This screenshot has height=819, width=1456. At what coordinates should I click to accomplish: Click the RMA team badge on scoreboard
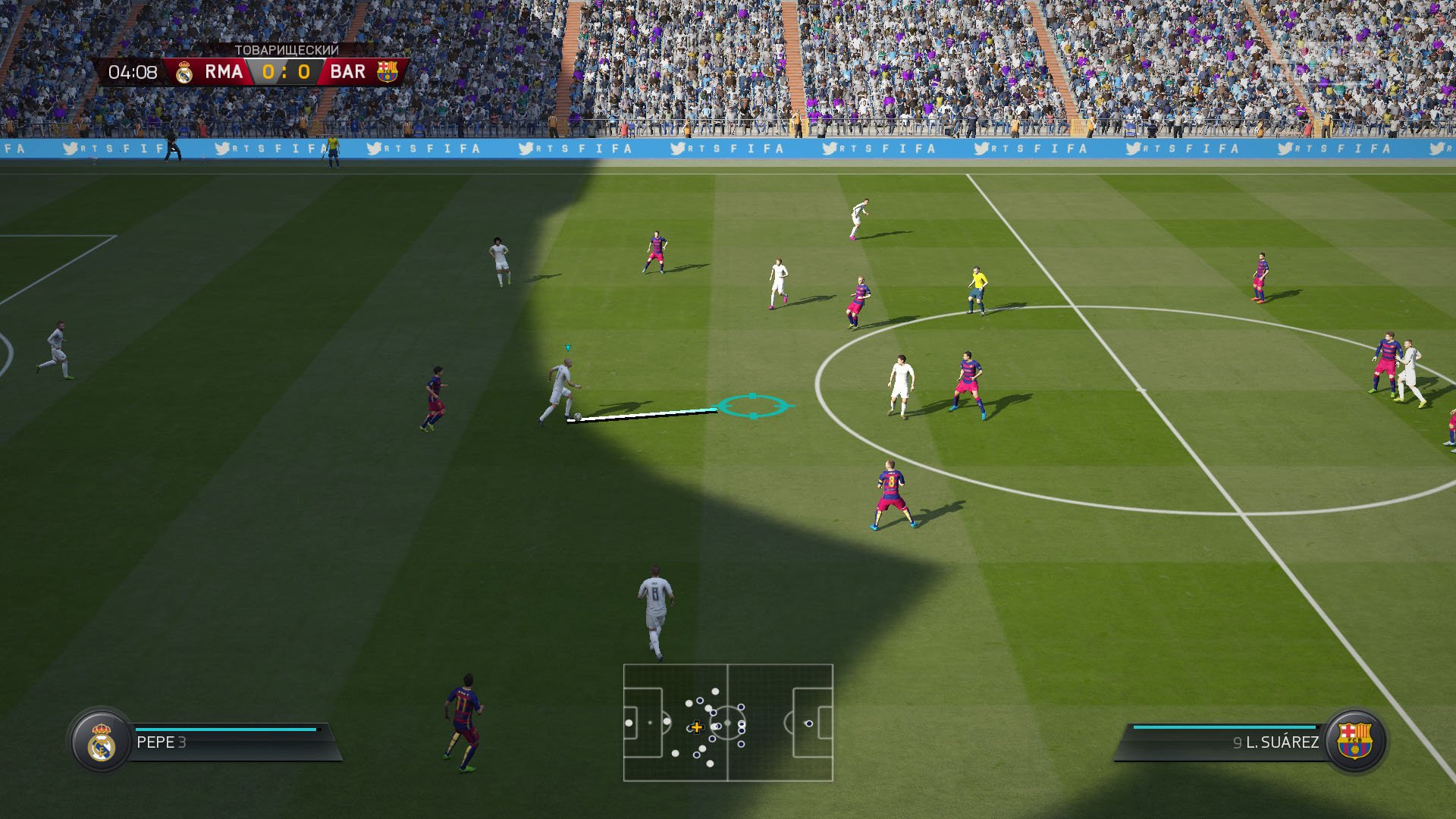coord(184,72)
